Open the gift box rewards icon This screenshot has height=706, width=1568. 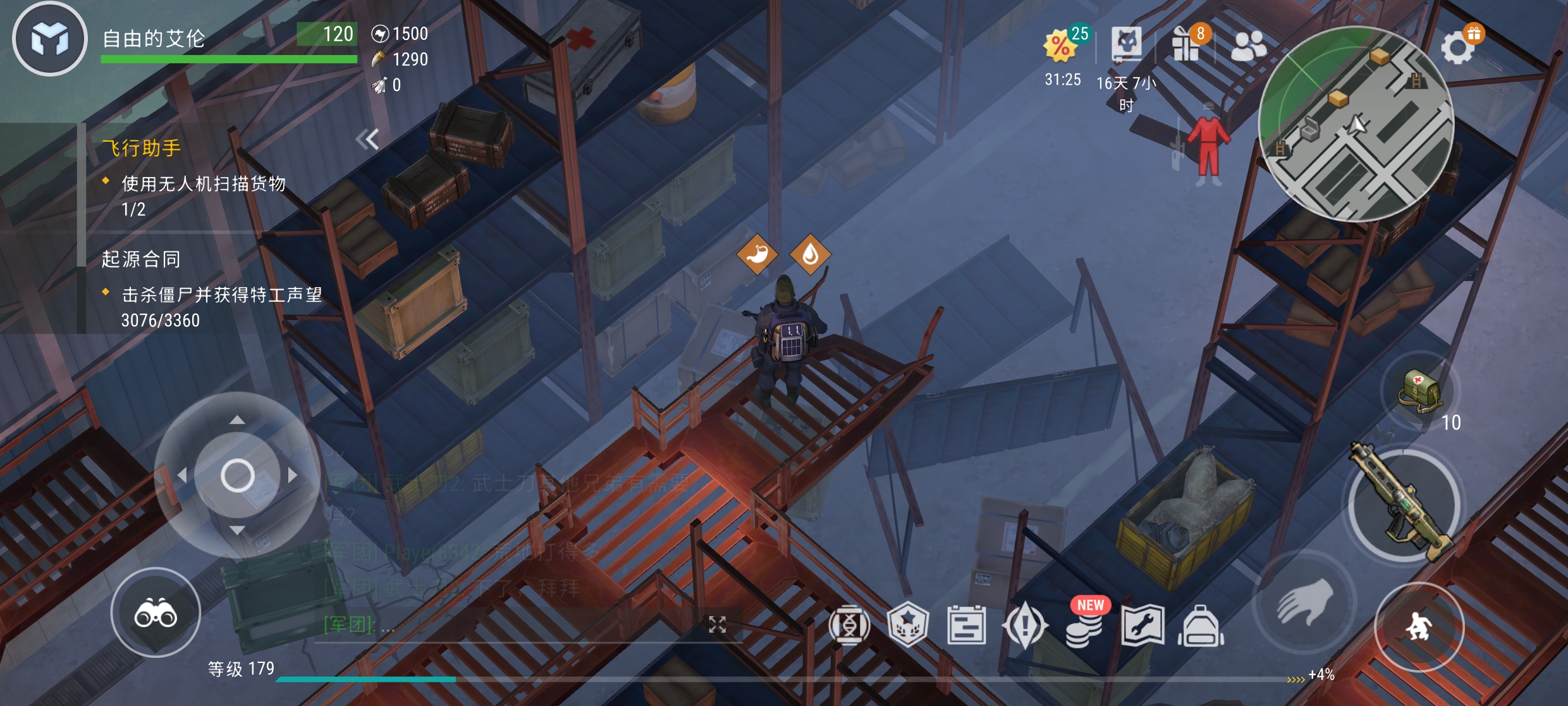coord(1187,44)
